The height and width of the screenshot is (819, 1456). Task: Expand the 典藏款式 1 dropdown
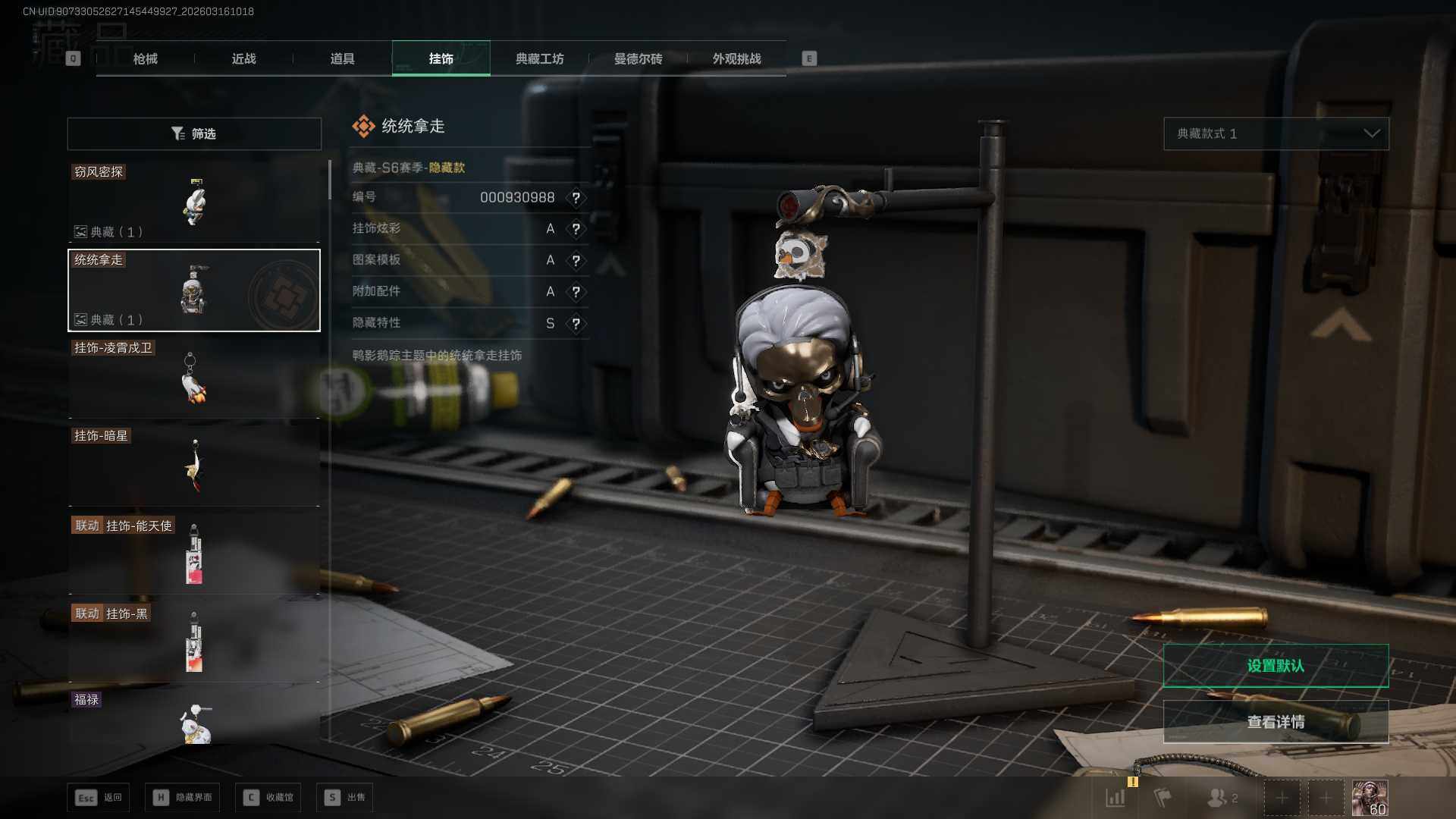click(1276, 133)
